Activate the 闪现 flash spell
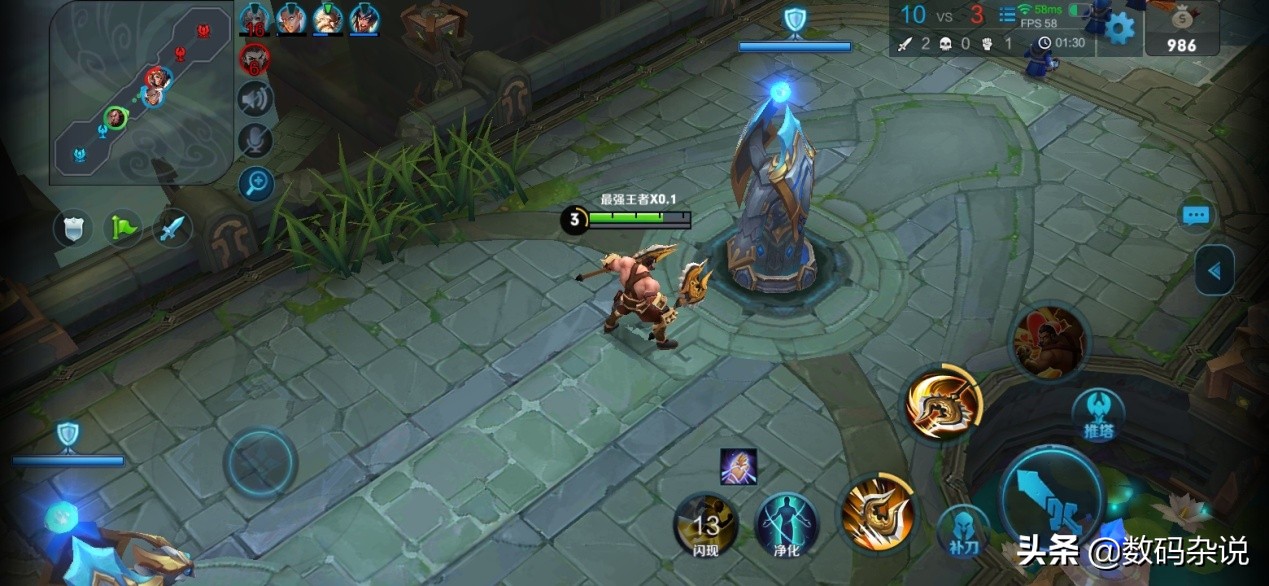This screenshot has height=586, width=1269. (x=706, y=524)
